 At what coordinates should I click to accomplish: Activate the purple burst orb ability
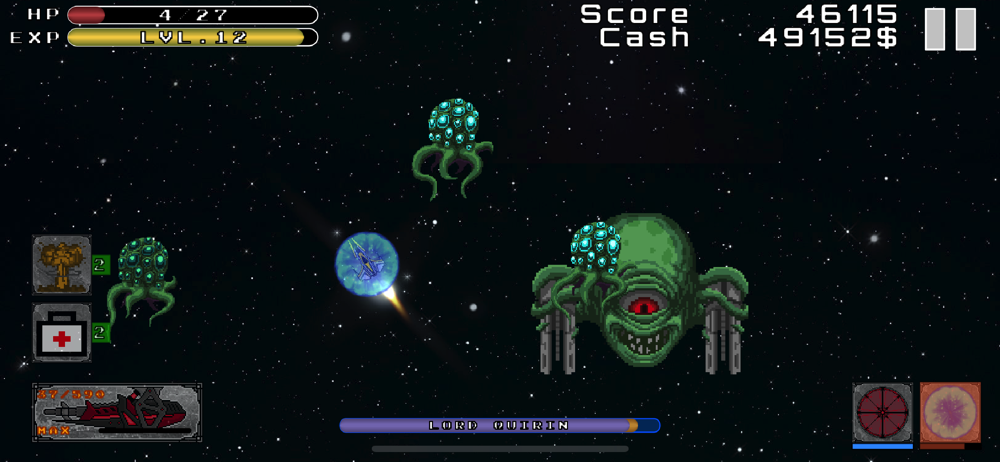coord(949,411)
